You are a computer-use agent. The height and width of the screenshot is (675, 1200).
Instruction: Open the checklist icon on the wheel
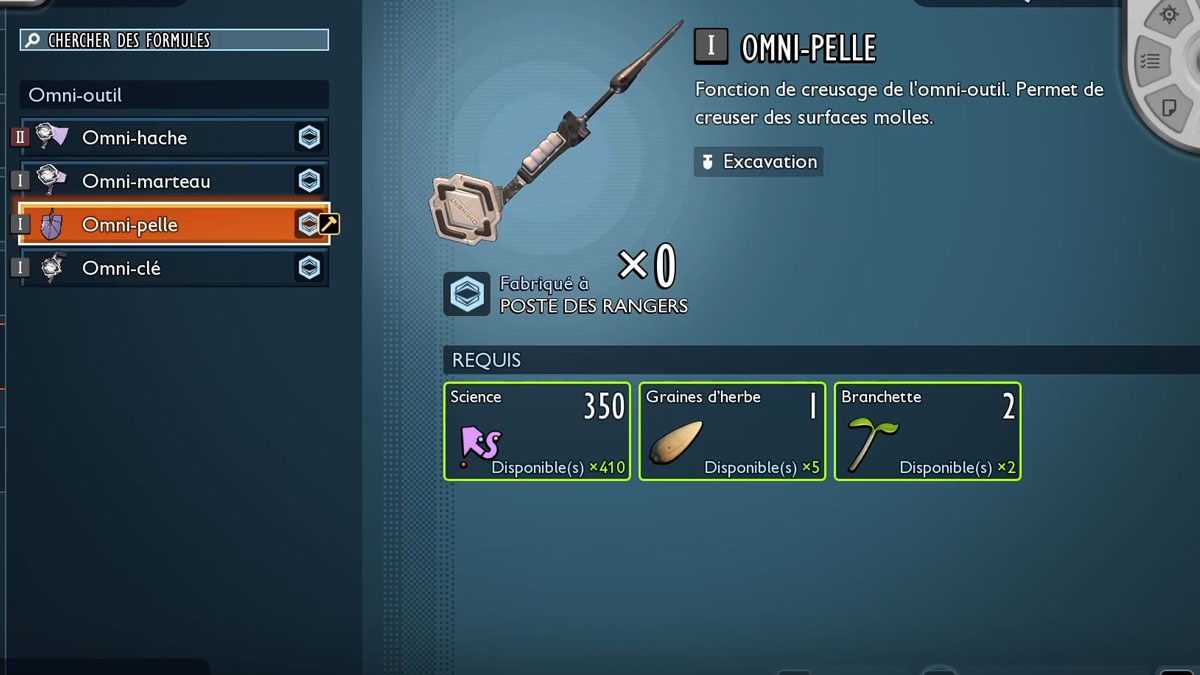tap(1150, 62)
